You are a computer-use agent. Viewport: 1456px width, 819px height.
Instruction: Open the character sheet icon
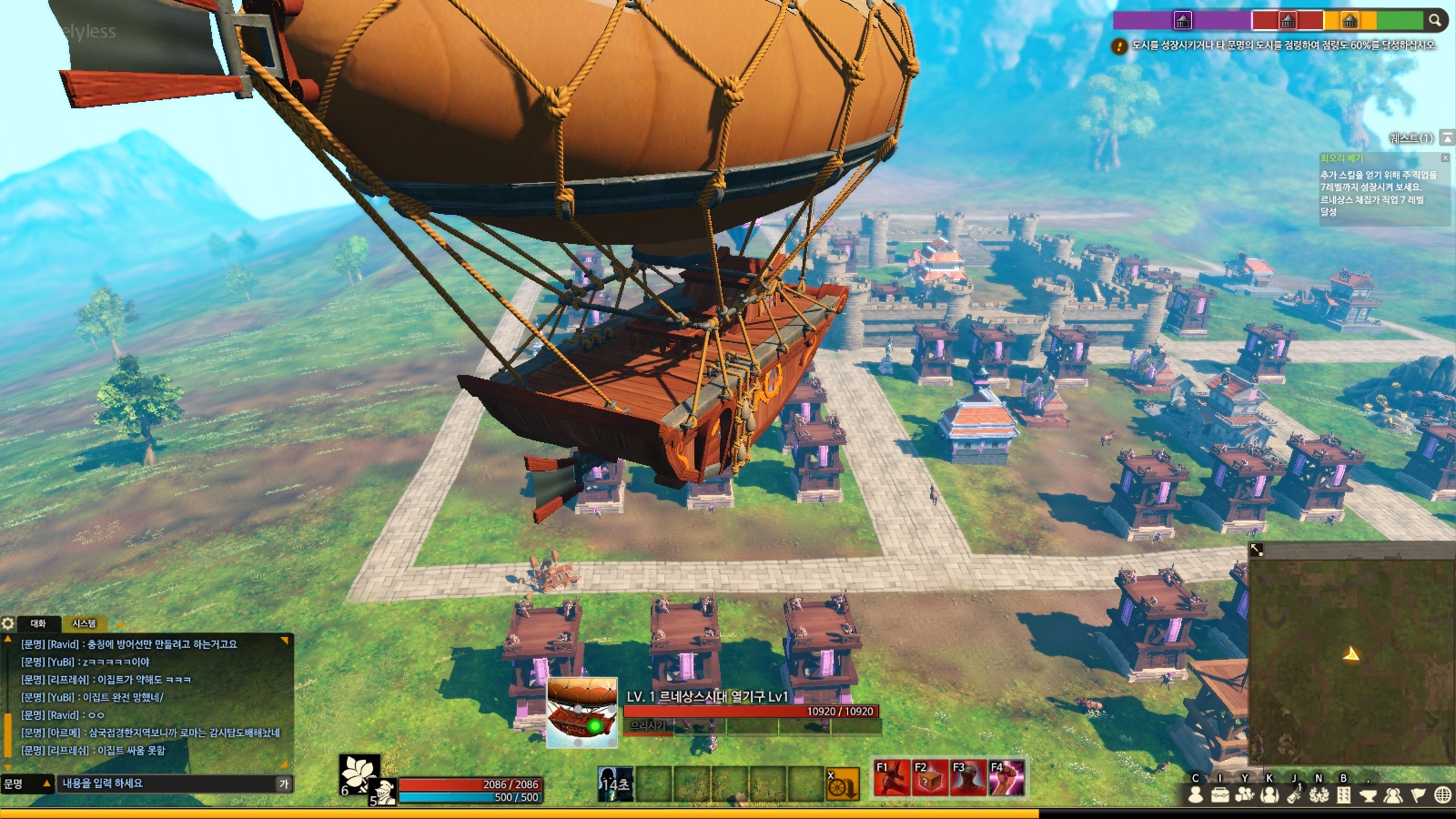tap(1196, 794)
